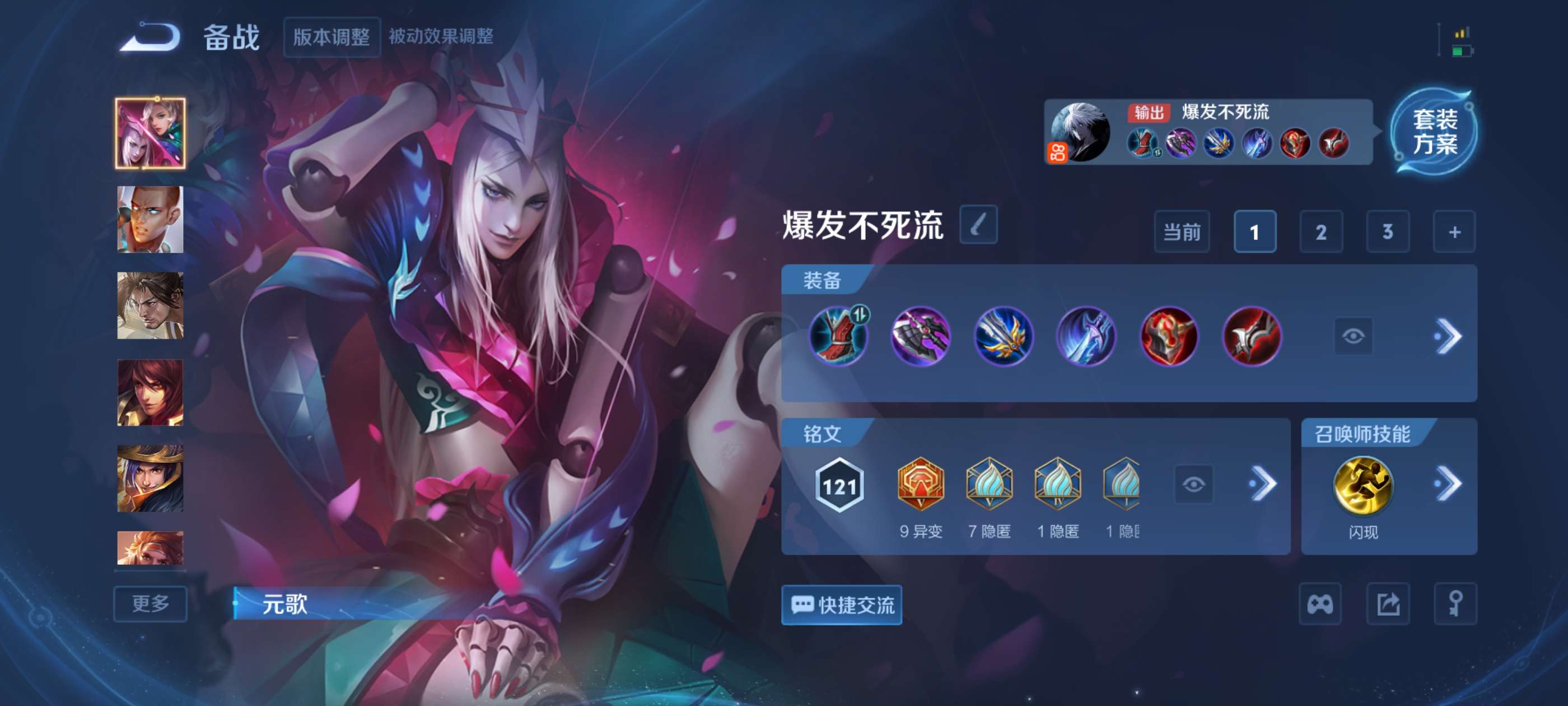This screenshot has width=1568, height=706.
Task: Open 版本调整 version adjustment notice
Action: click(x=332, y=36)
